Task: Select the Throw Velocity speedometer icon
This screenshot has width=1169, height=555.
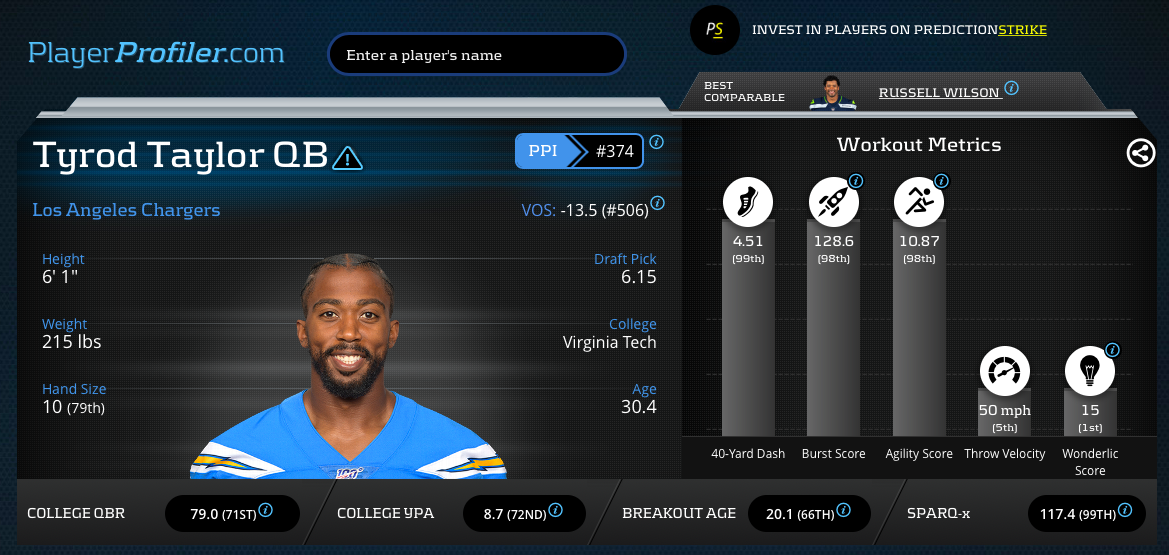Action: (x=1004, y=372)
